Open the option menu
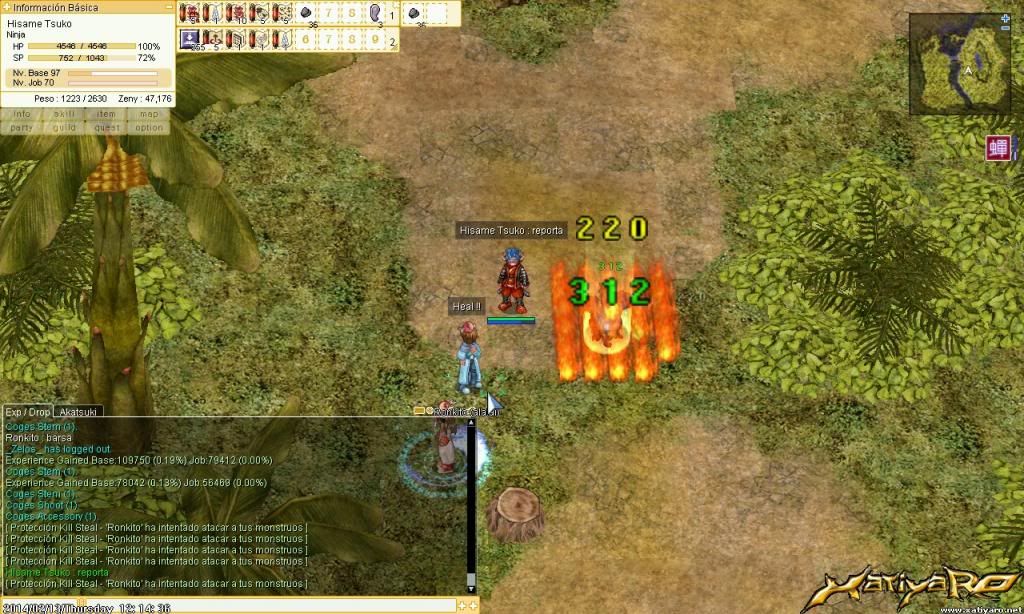Screen dimensions: 1024x614 [x=149, y=128]
